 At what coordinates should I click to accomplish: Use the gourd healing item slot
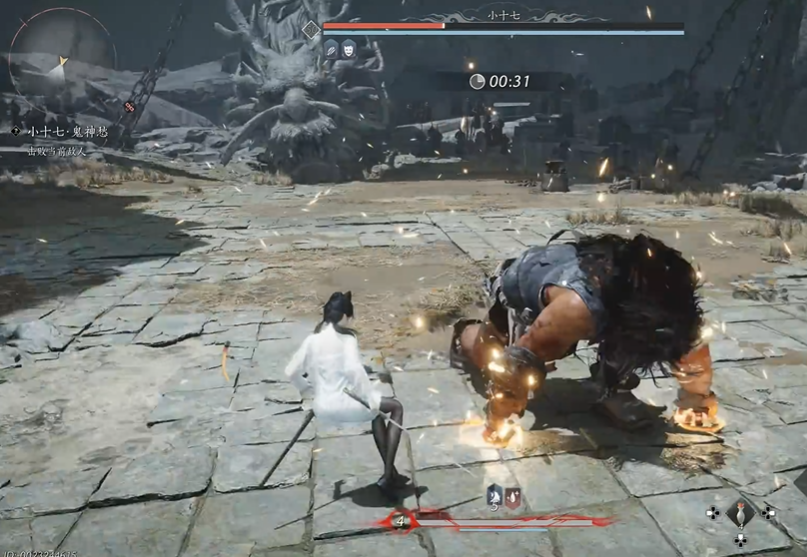point(740,513)
